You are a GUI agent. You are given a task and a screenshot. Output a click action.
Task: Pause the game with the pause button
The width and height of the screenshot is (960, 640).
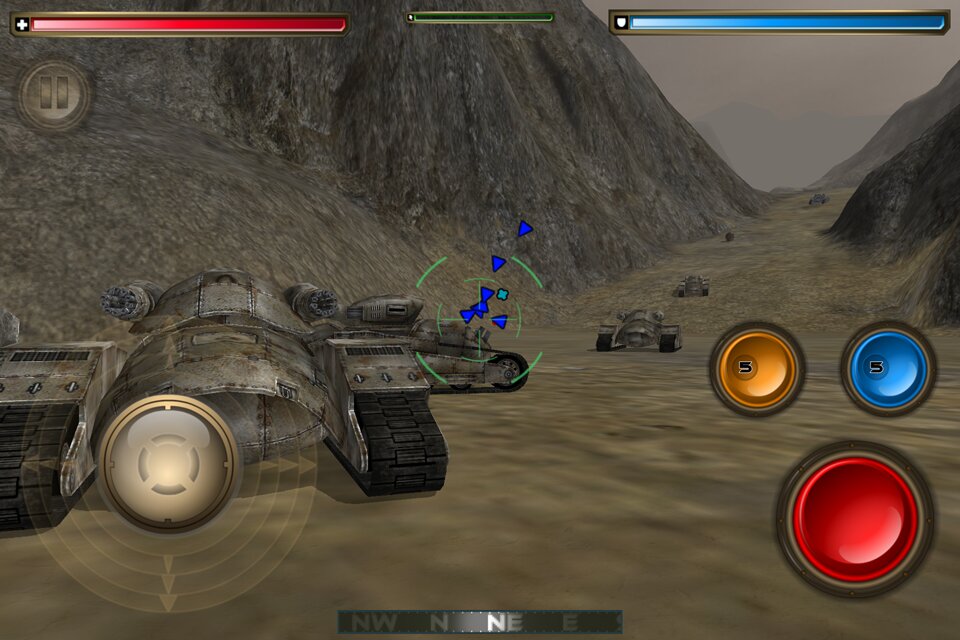pyautogui.click(x=54, y=96)
